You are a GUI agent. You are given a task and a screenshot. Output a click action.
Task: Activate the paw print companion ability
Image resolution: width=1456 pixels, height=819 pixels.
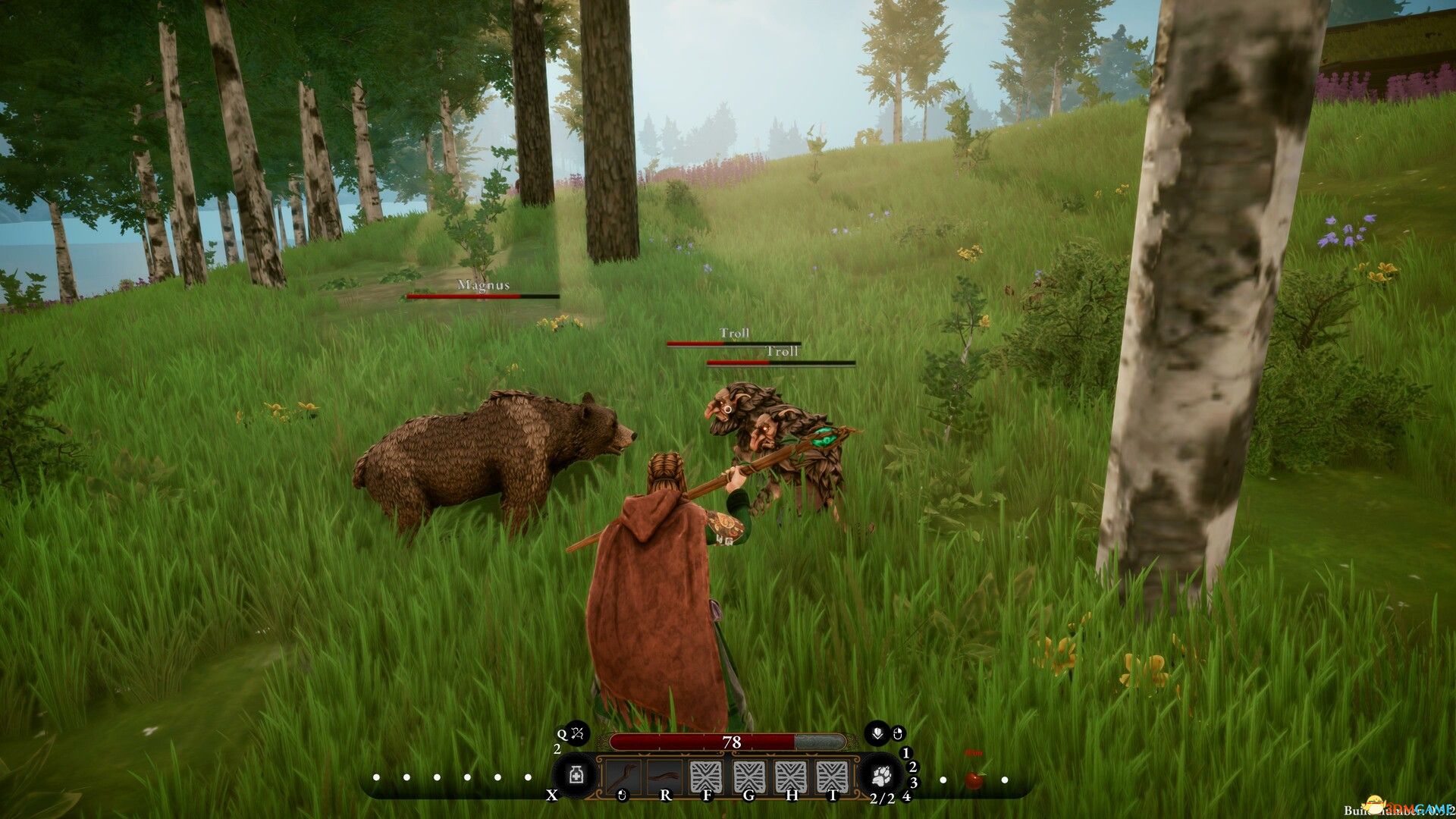click(881, 776)
